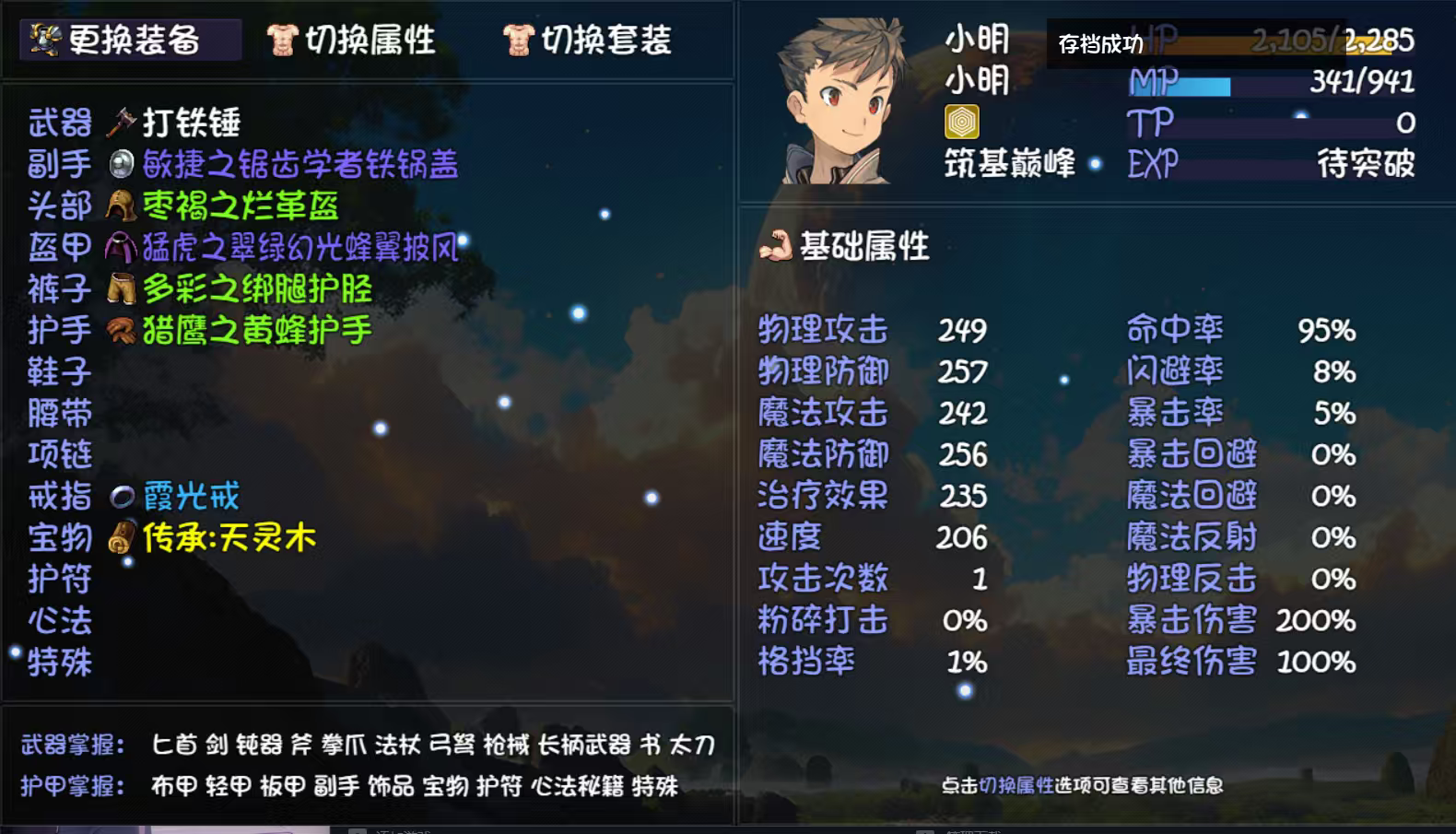Select the hammer icon beside 武器 slot
The image size is (1456, 834).
(x=121, y=122)
